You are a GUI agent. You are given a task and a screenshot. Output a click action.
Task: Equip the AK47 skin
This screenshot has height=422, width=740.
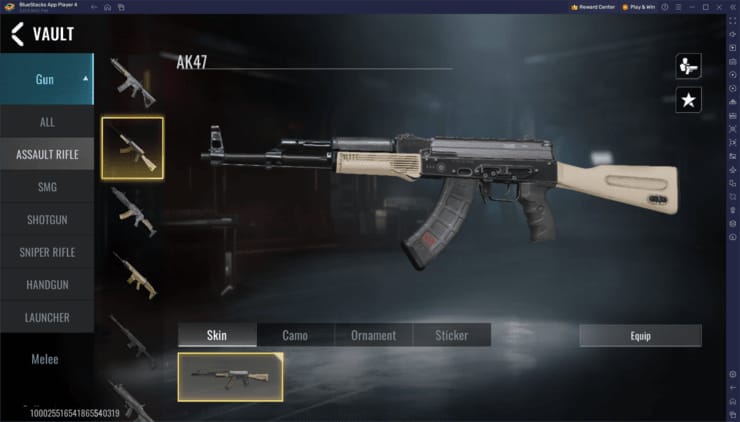tap(640, 336)
